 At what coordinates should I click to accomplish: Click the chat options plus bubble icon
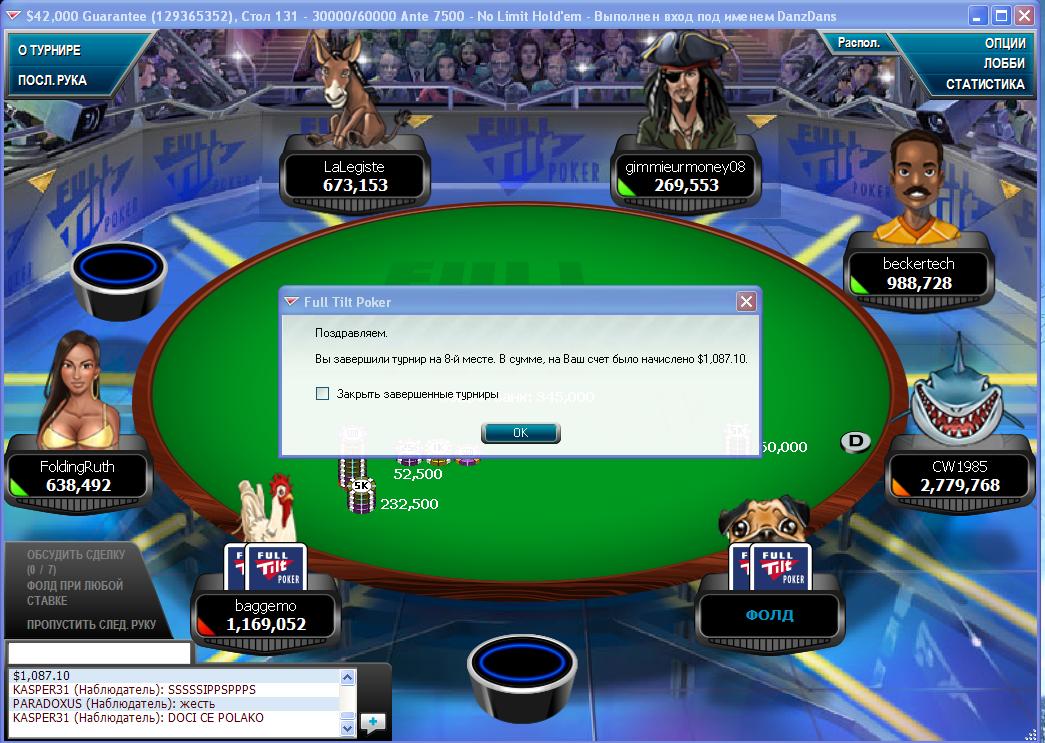click(372, 721)
